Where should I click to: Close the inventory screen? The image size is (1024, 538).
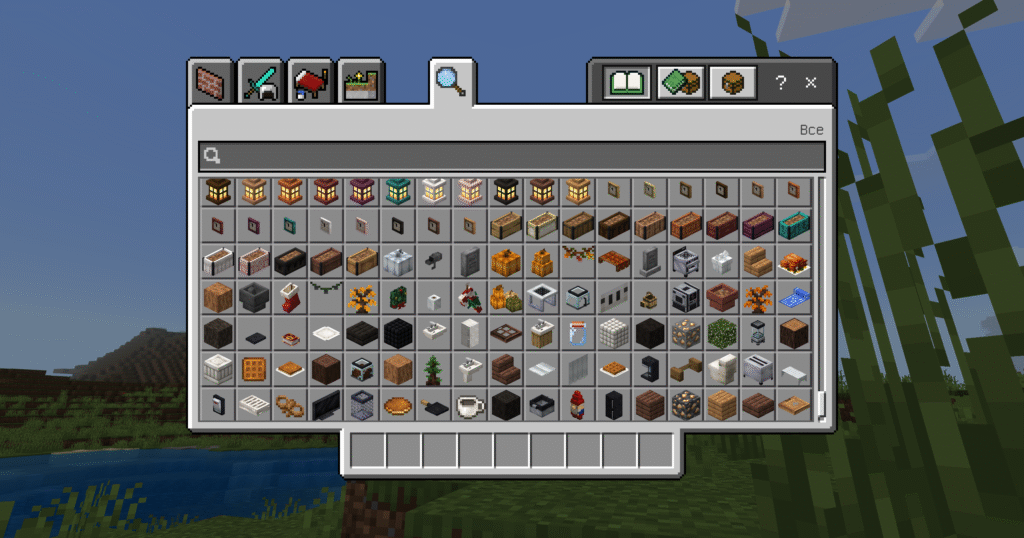tap(811, 83)
